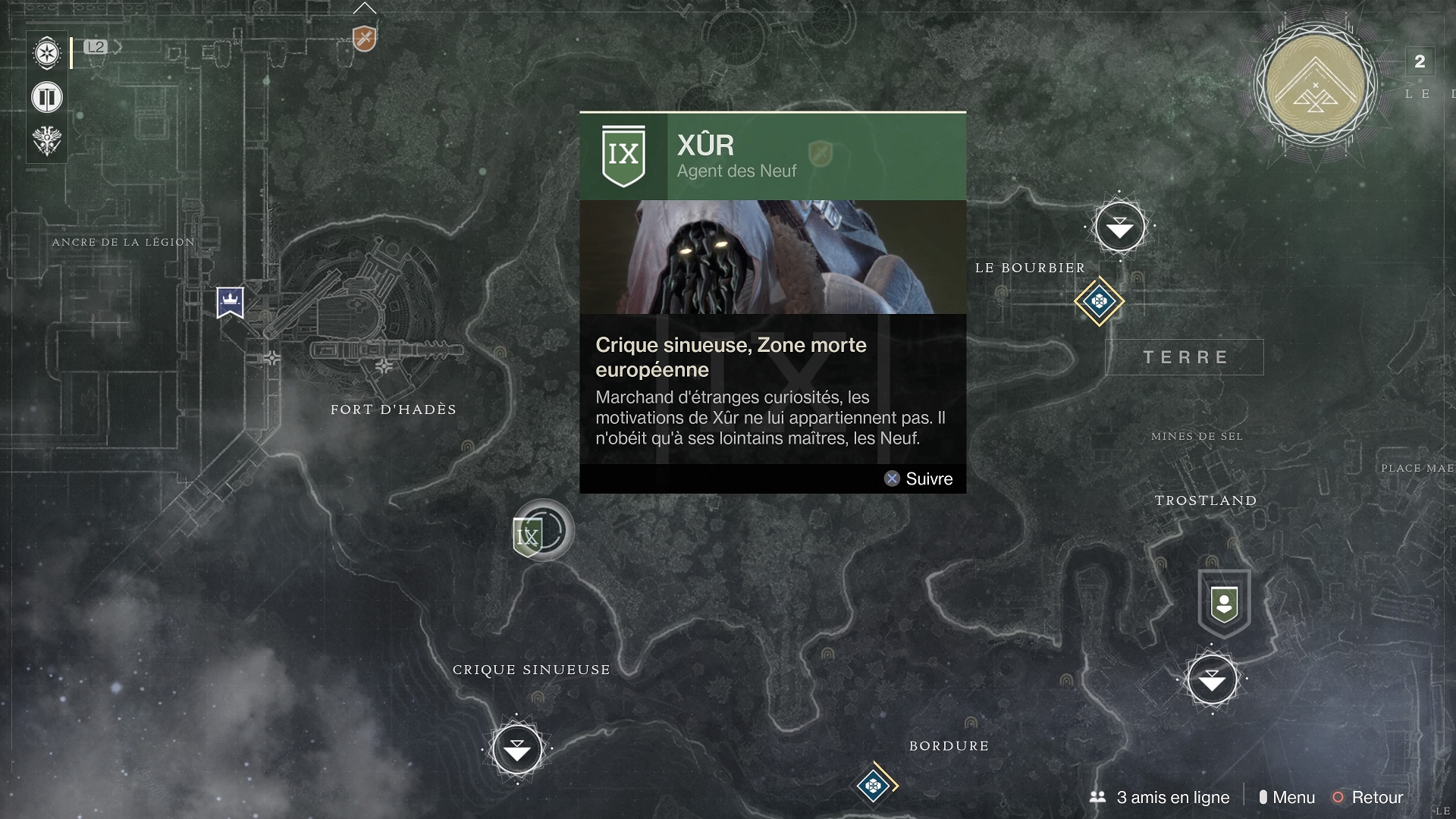This screenshot has width=1456, height=819.
Task: Select the orange shield marker at the top
Action: coord(365,38)
